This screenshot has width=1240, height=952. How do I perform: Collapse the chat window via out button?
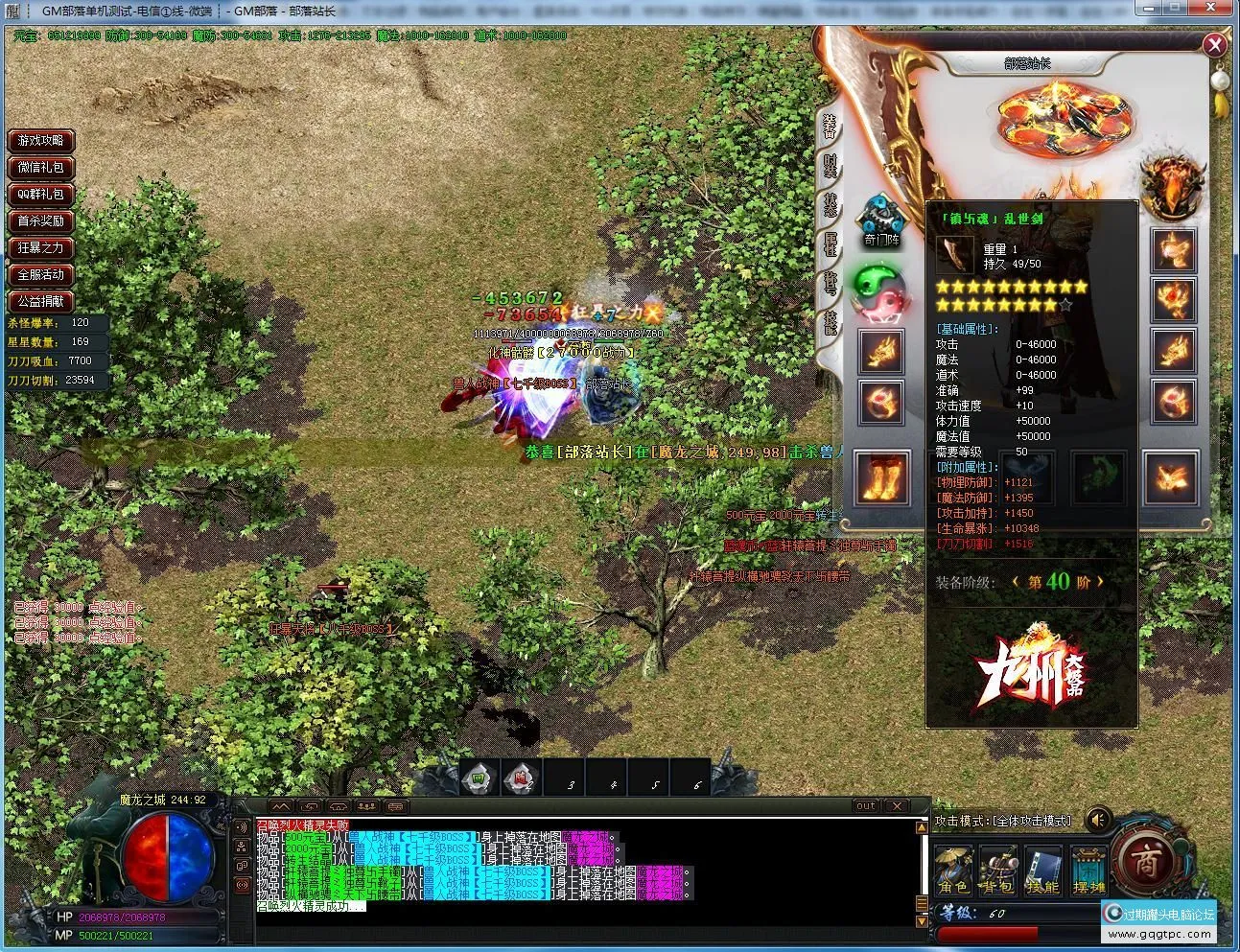[x=866, y=805]
